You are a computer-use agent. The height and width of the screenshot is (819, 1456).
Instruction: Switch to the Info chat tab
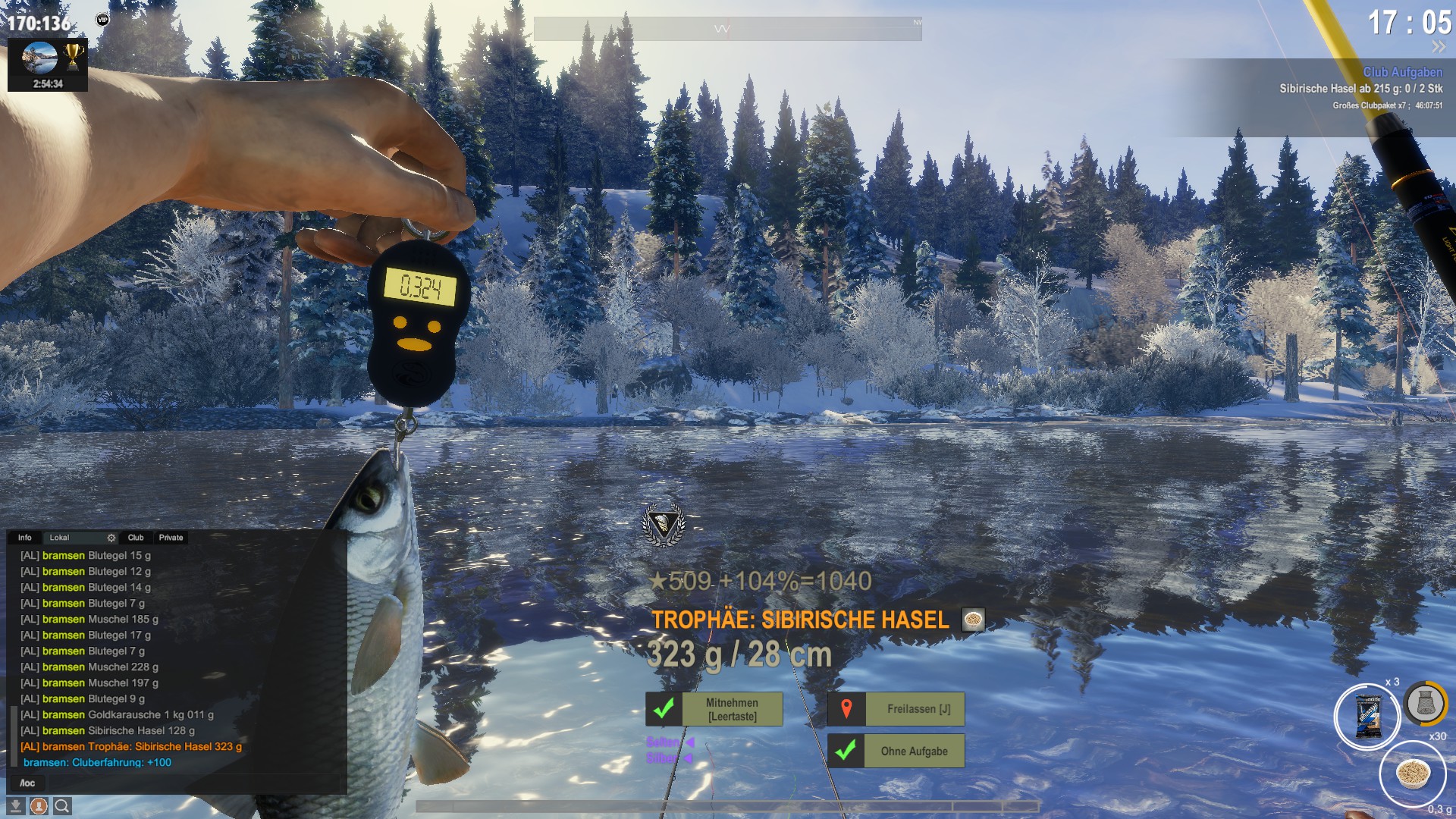point(25,538)
